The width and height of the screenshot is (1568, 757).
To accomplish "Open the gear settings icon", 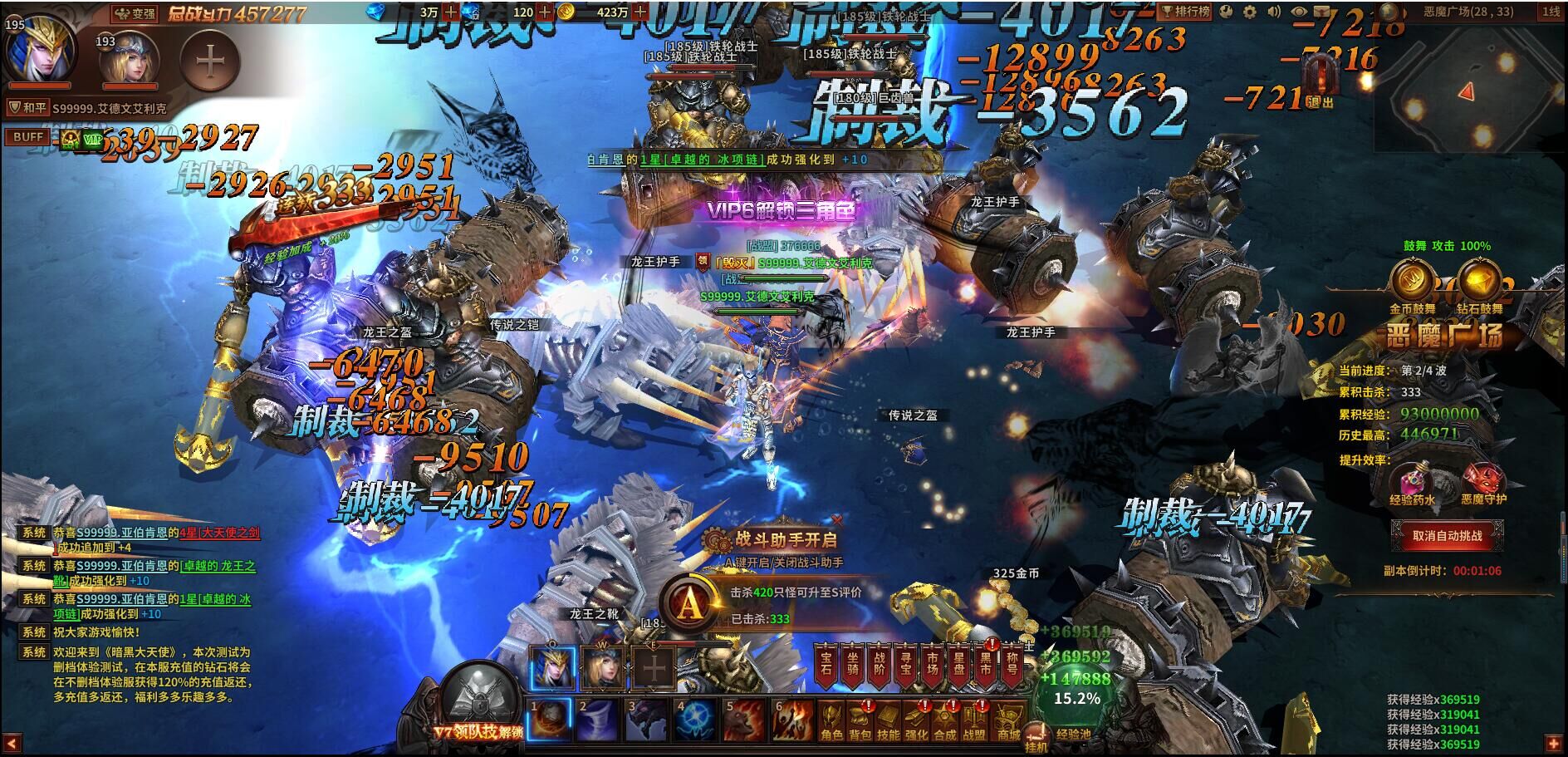I will click(1250, 12).
